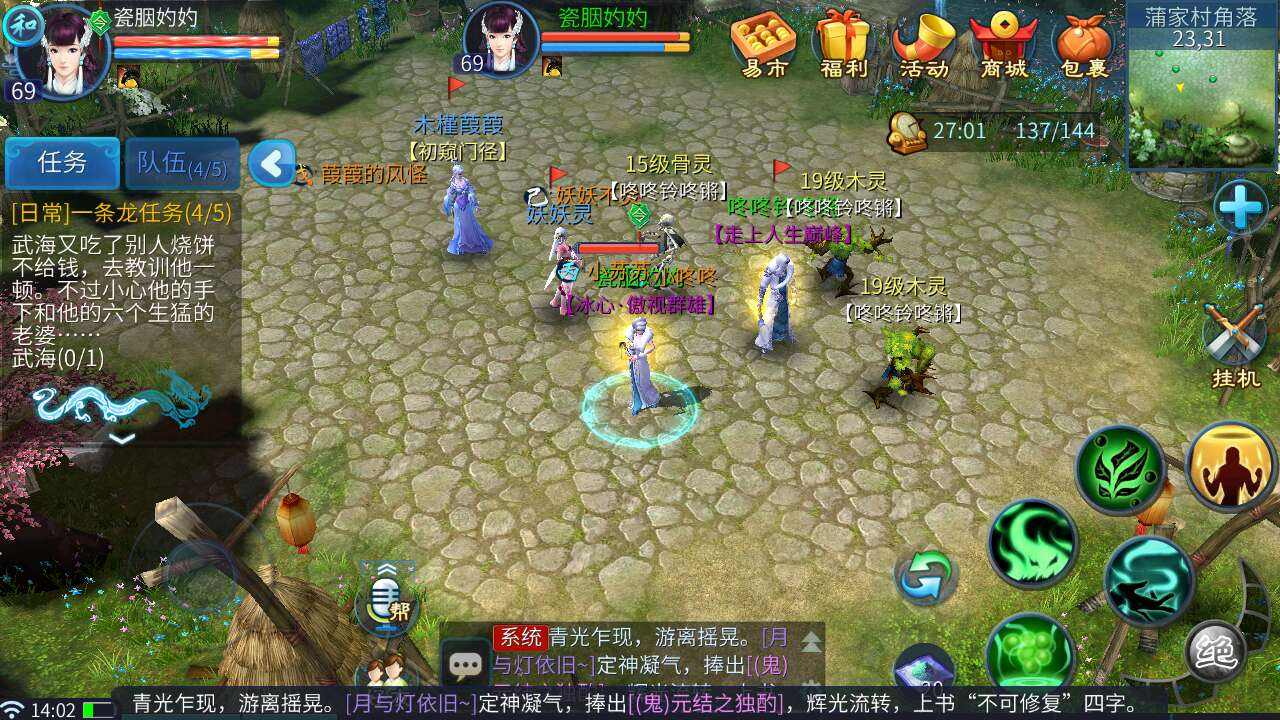Collapse side panel with blue back arrow
Screen dimensions: 1280x720
point(272,162)
